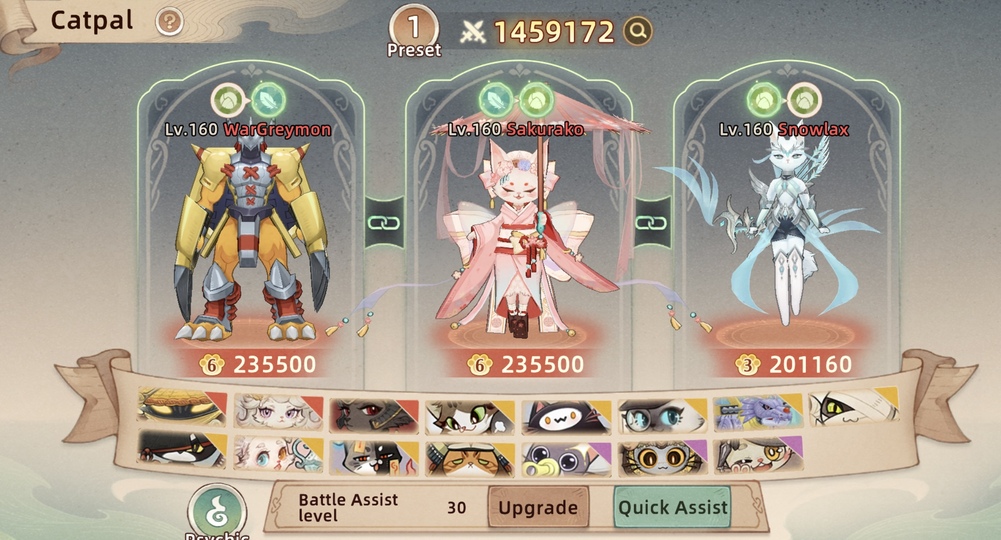Choose the owl-eyed tabby cat thumbnail
This screenshot has height=540, width=1001.
tap(660, 457)
